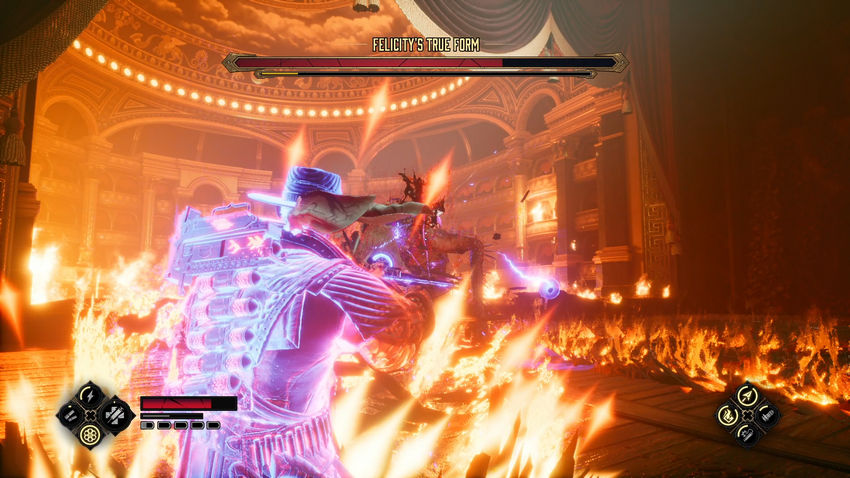The width and height of the screenshot is (850, 478).
Task: Trigger the flame ability icon
Action: [x=729, y=414]
